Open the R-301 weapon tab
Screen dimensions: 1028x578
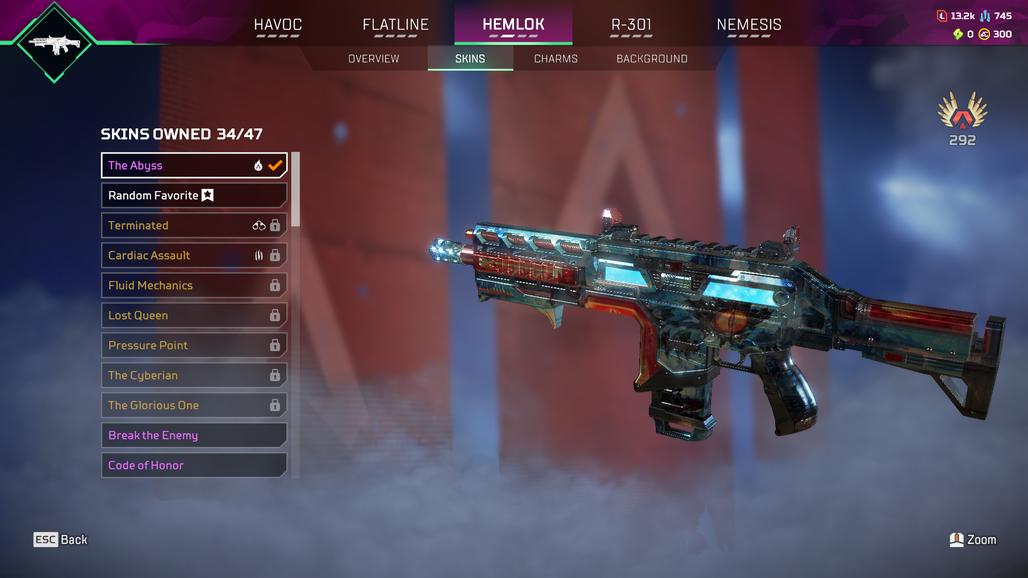point(631,25)
